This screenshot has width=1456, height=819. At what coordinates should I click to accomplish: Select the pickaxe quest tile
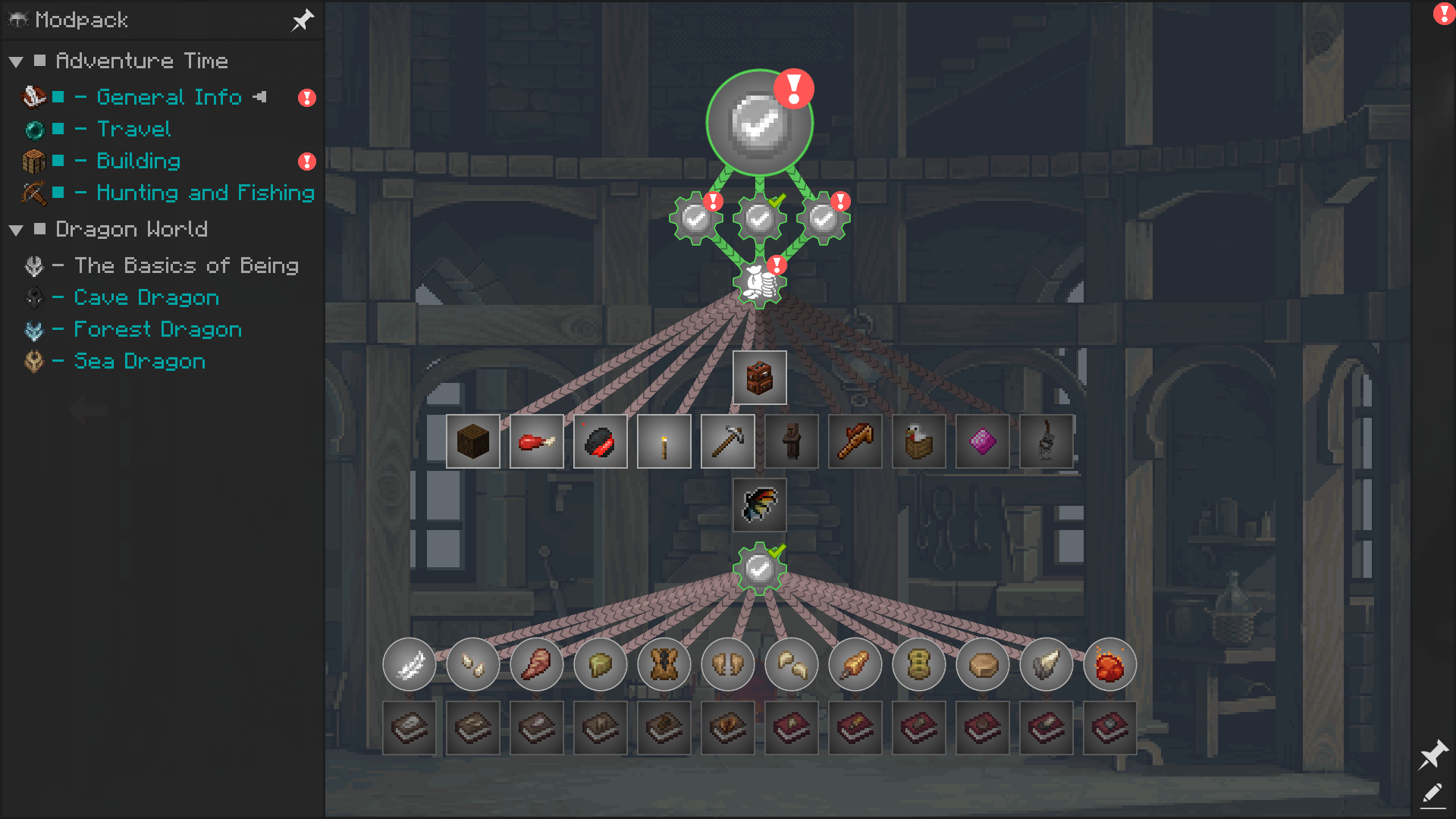(728, 441)
